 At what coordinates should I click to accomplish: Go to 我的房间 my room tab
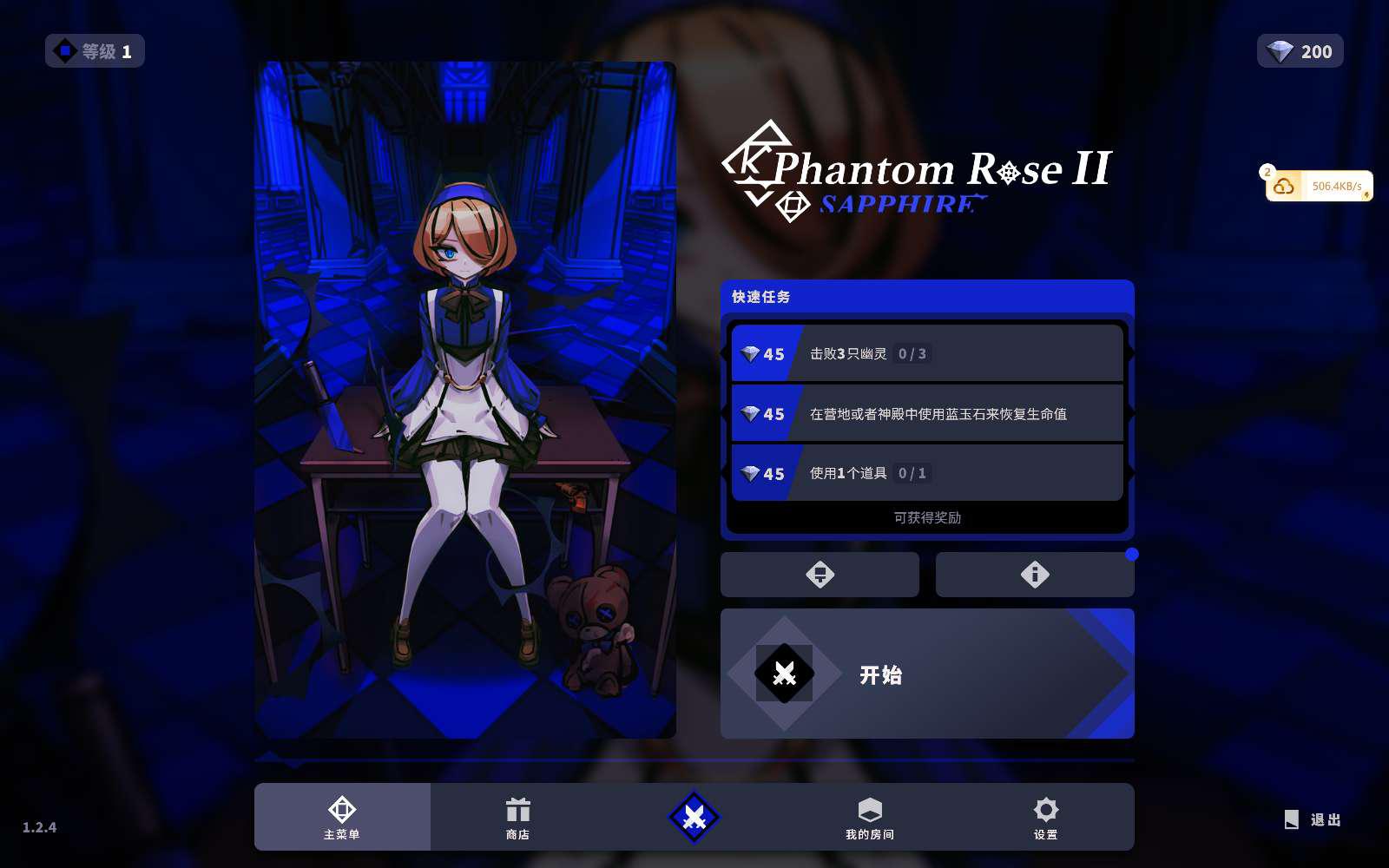point(870,817)
